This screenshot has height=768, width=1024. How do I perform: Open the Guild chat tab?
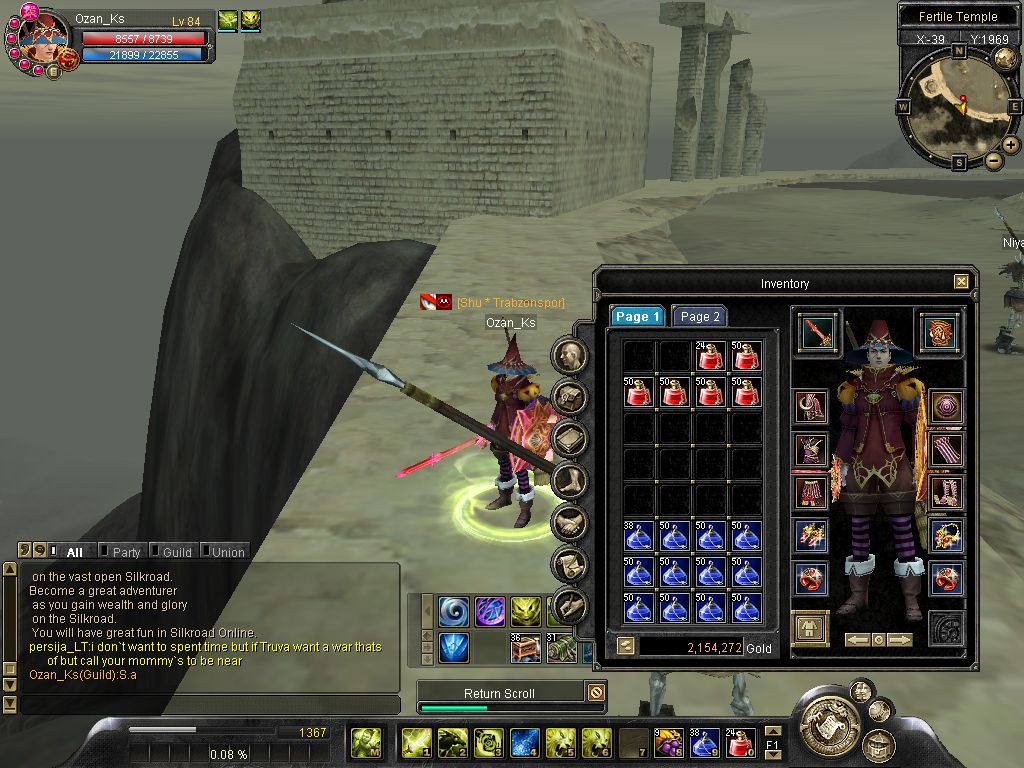tap(177, 551)
